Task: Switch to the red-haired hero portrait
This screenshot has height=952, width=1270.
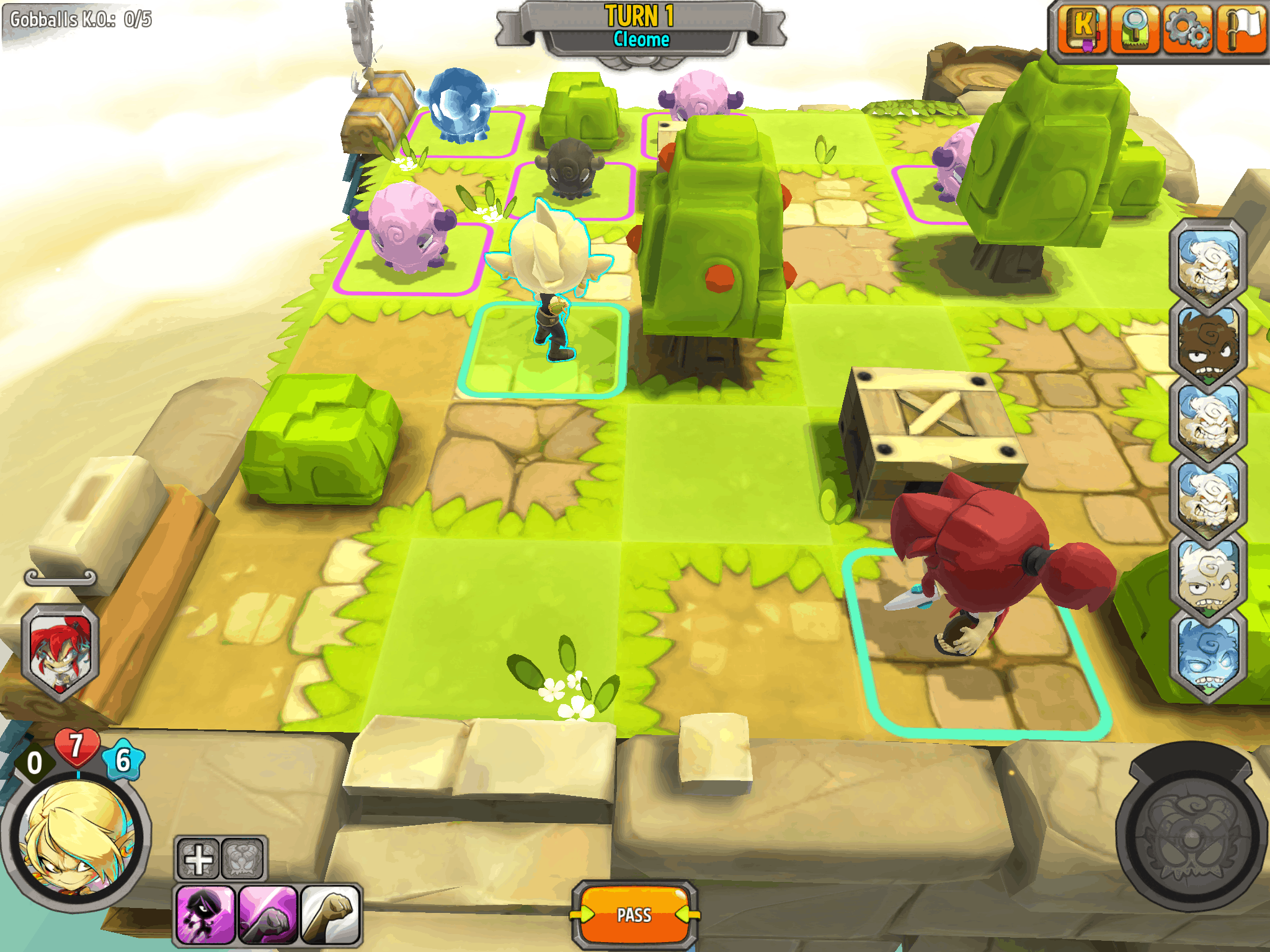Action: click(x=60, y=651)
